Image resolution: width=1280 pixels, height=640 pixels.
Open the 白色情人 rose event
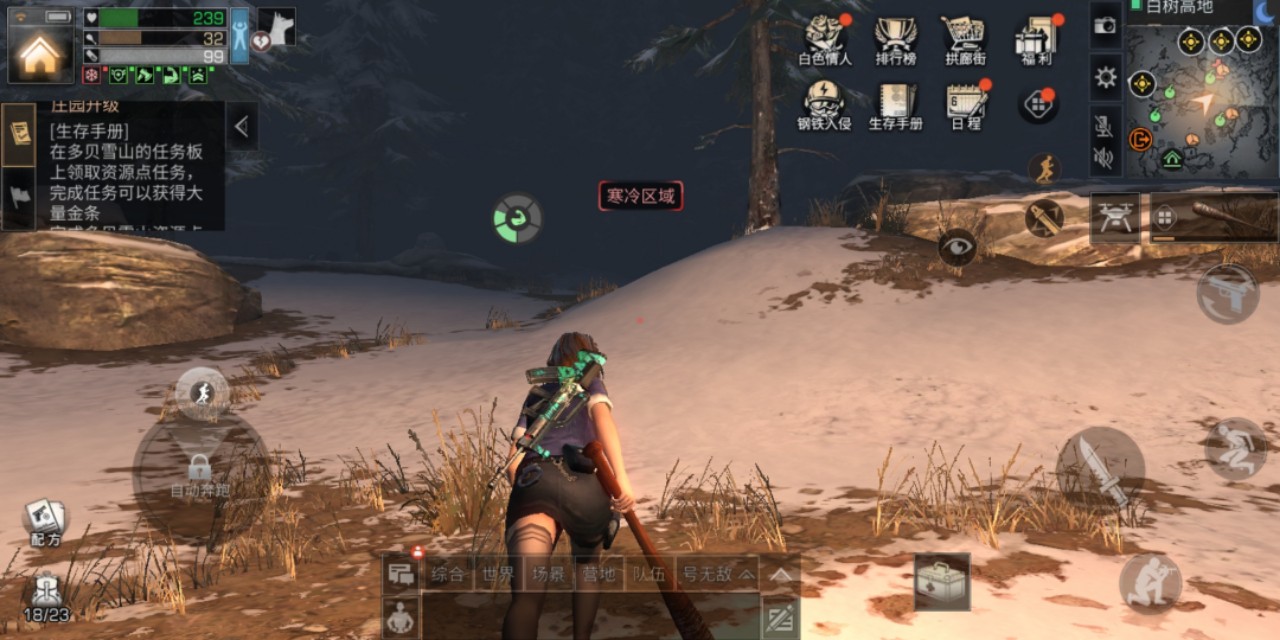825,38
